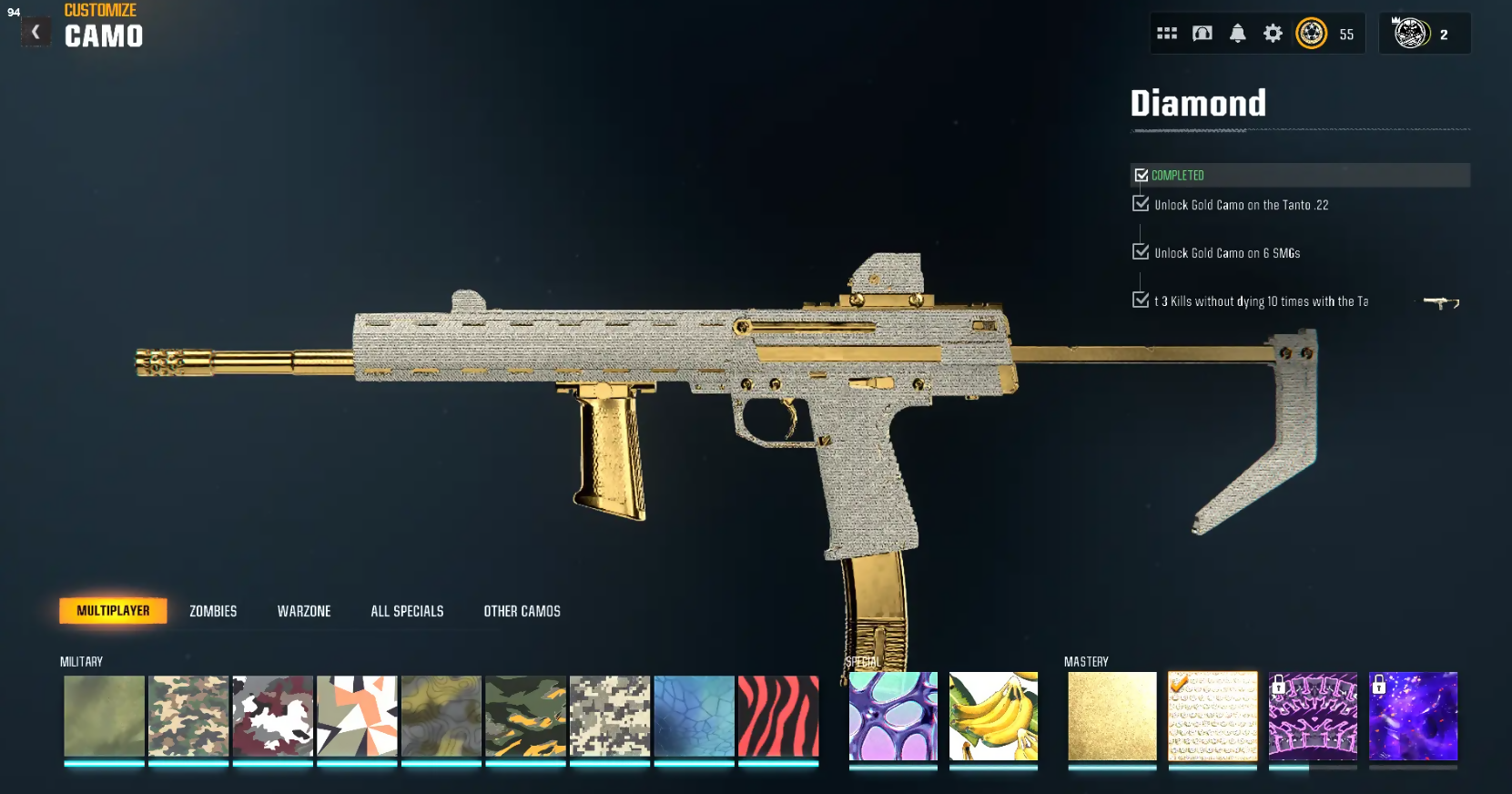1512x794 pixels.
Task: Select the red and black tiger stripe camo
Action: (778, 717)
